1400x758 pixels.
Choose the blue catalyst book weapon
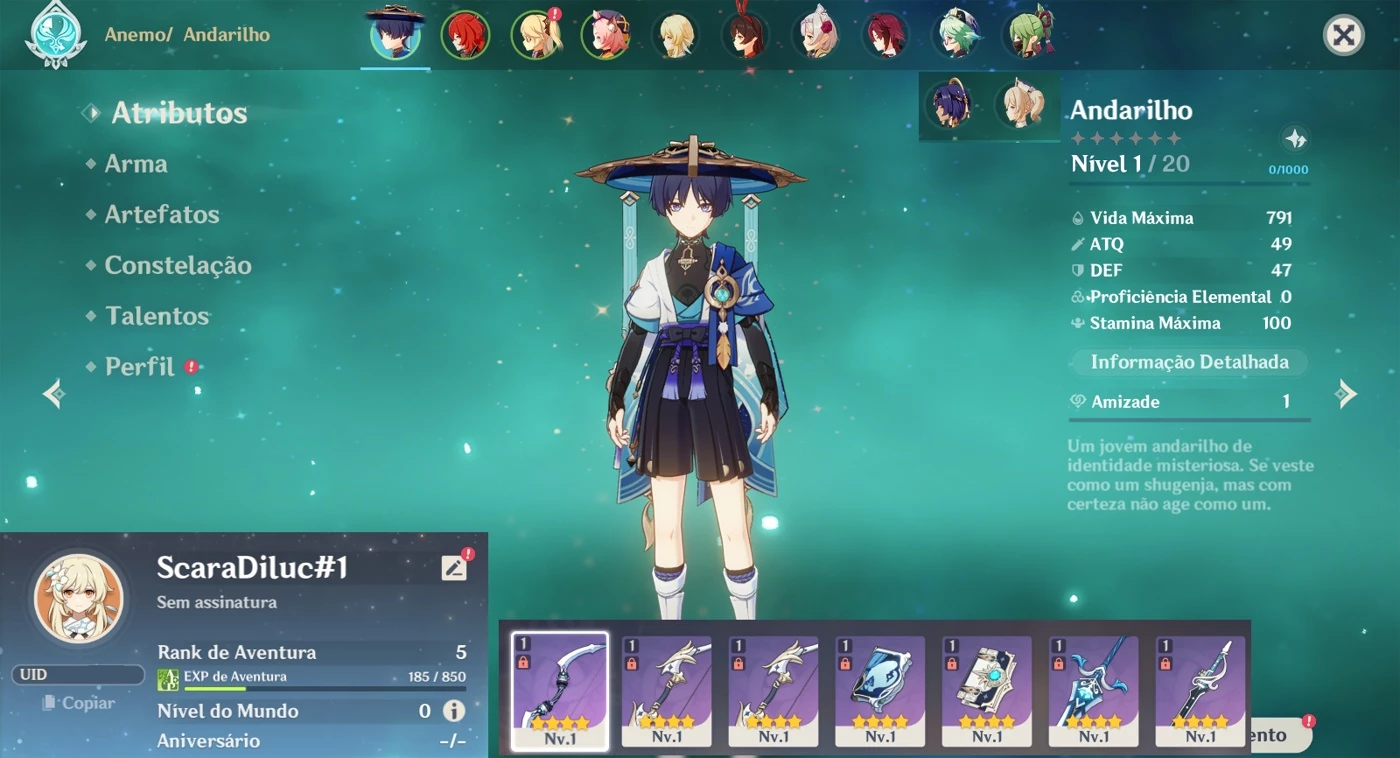coord(880,690)
